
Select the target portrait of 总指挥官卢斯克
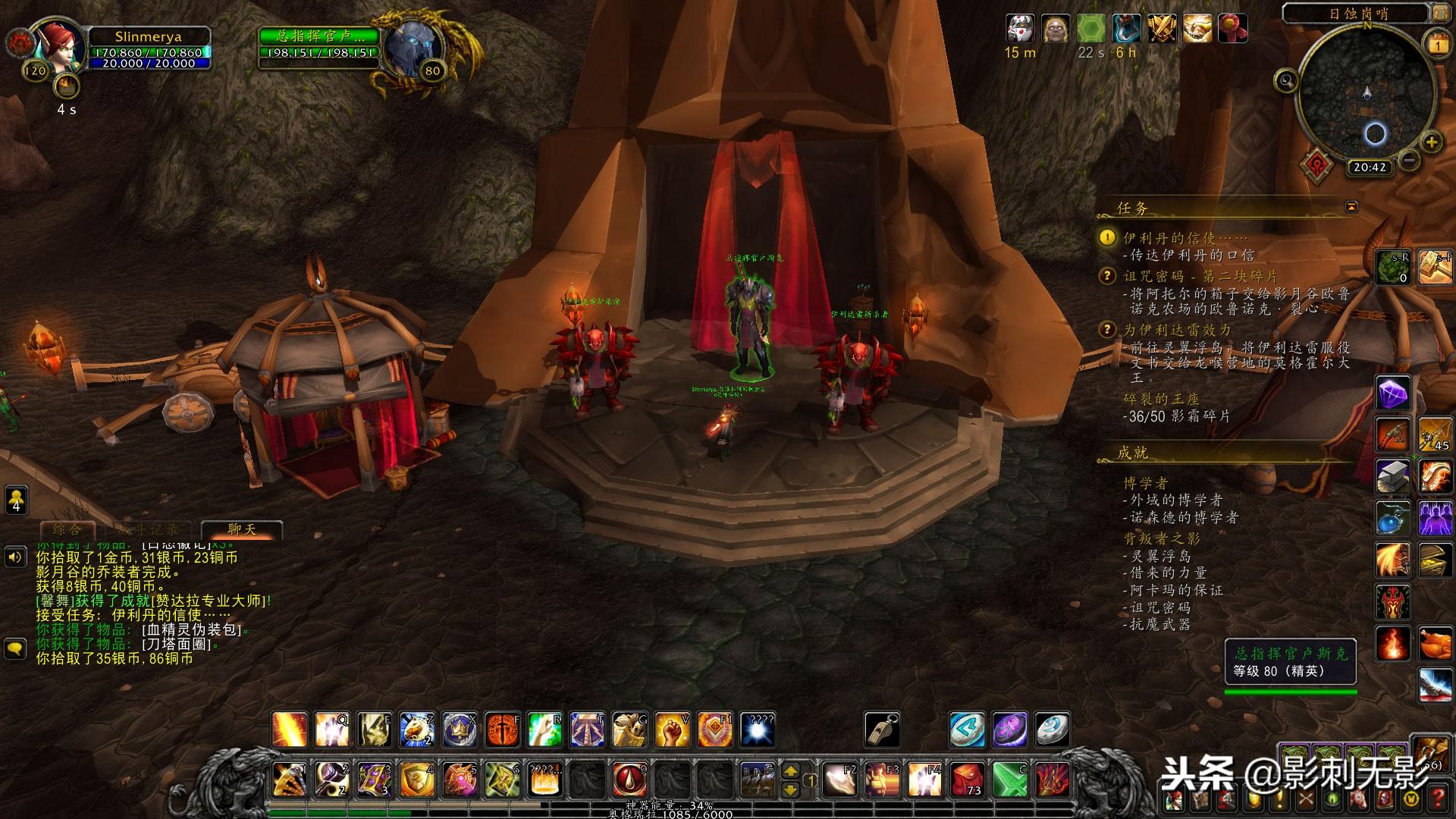(x=412, y=47)
